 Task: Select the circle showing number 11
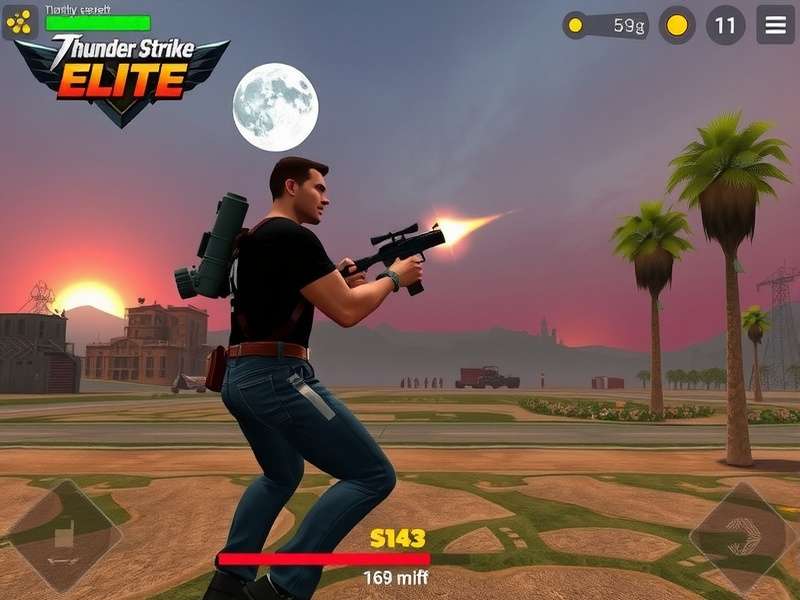coord(725,25)
